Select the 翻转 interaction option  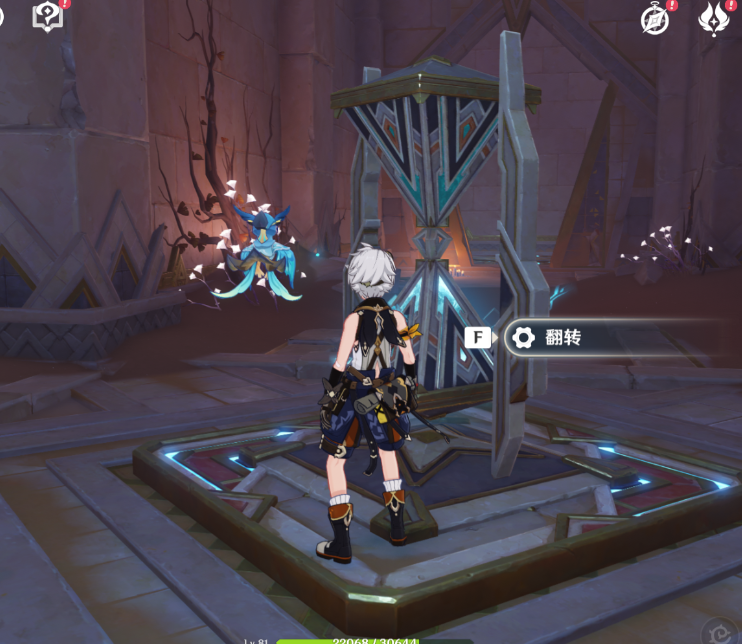[560, 338]
